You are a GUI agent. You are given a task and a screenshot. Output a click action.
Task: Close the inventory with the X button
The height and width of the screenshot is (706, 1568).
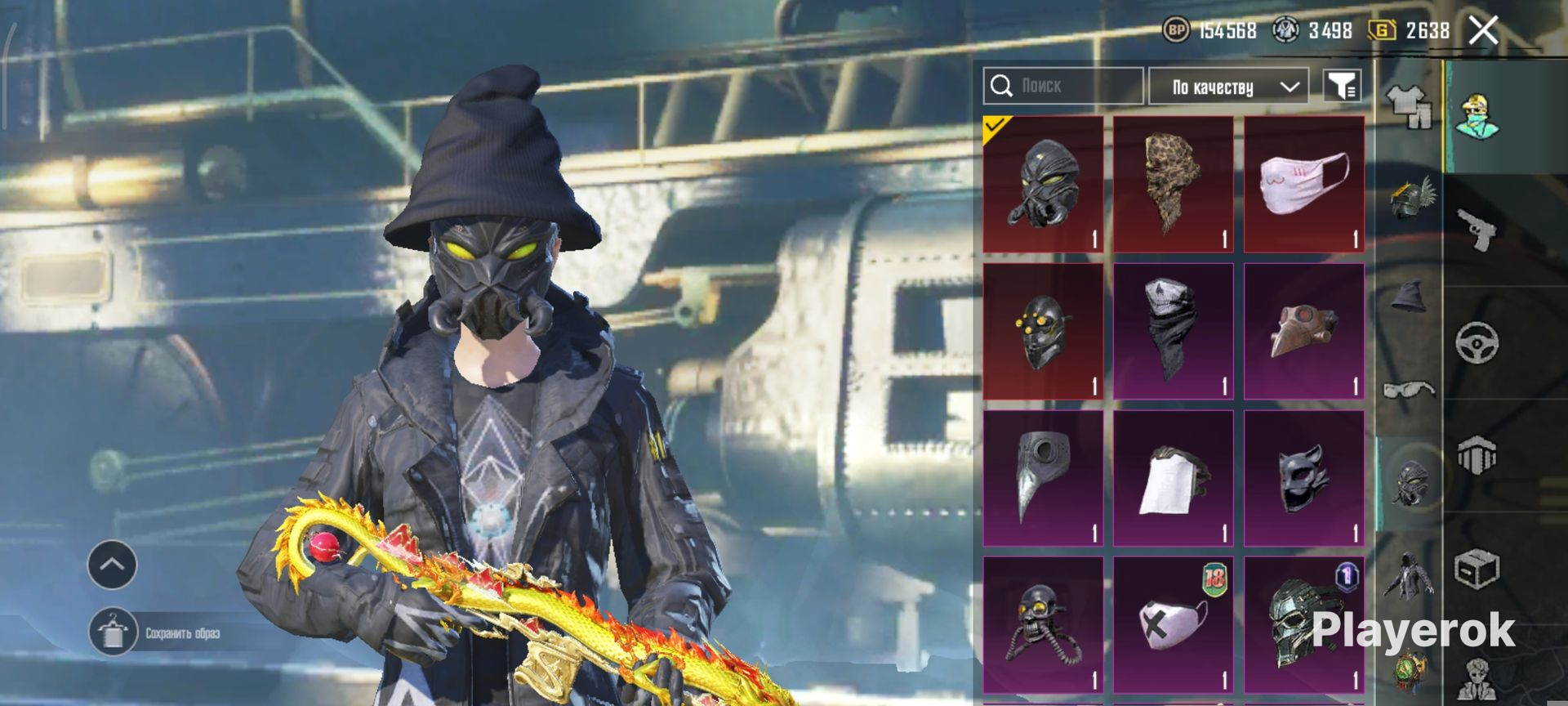(x=1483, y=31)
